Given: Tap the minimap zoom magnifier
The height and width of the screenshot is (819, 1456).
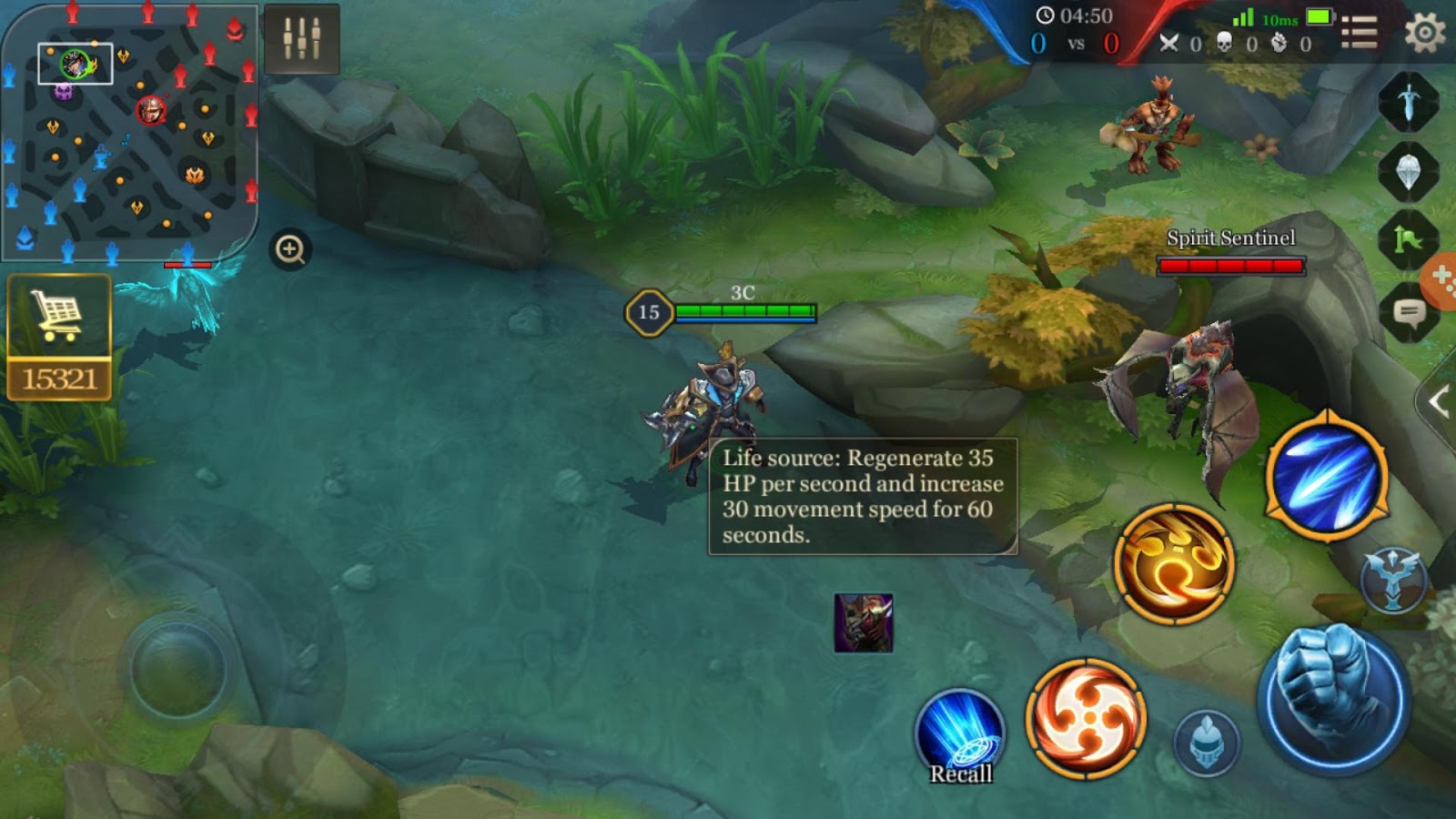Looking at the screenshot, I should coord(290,248).
